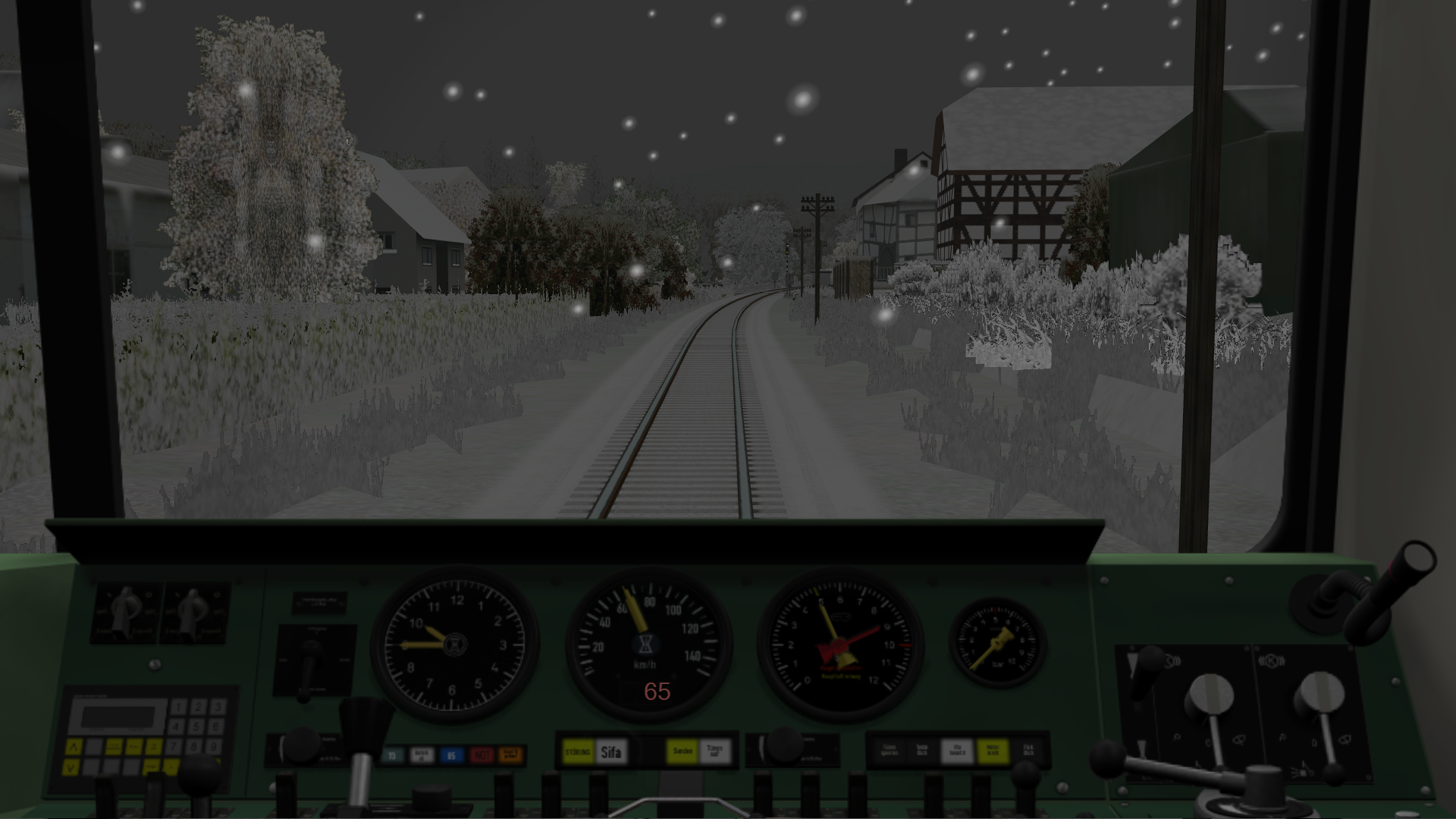The width and height of the screenshot is (1456, 819).
Task: Select the blue 85 lamp button
Action: coord(451,755)
